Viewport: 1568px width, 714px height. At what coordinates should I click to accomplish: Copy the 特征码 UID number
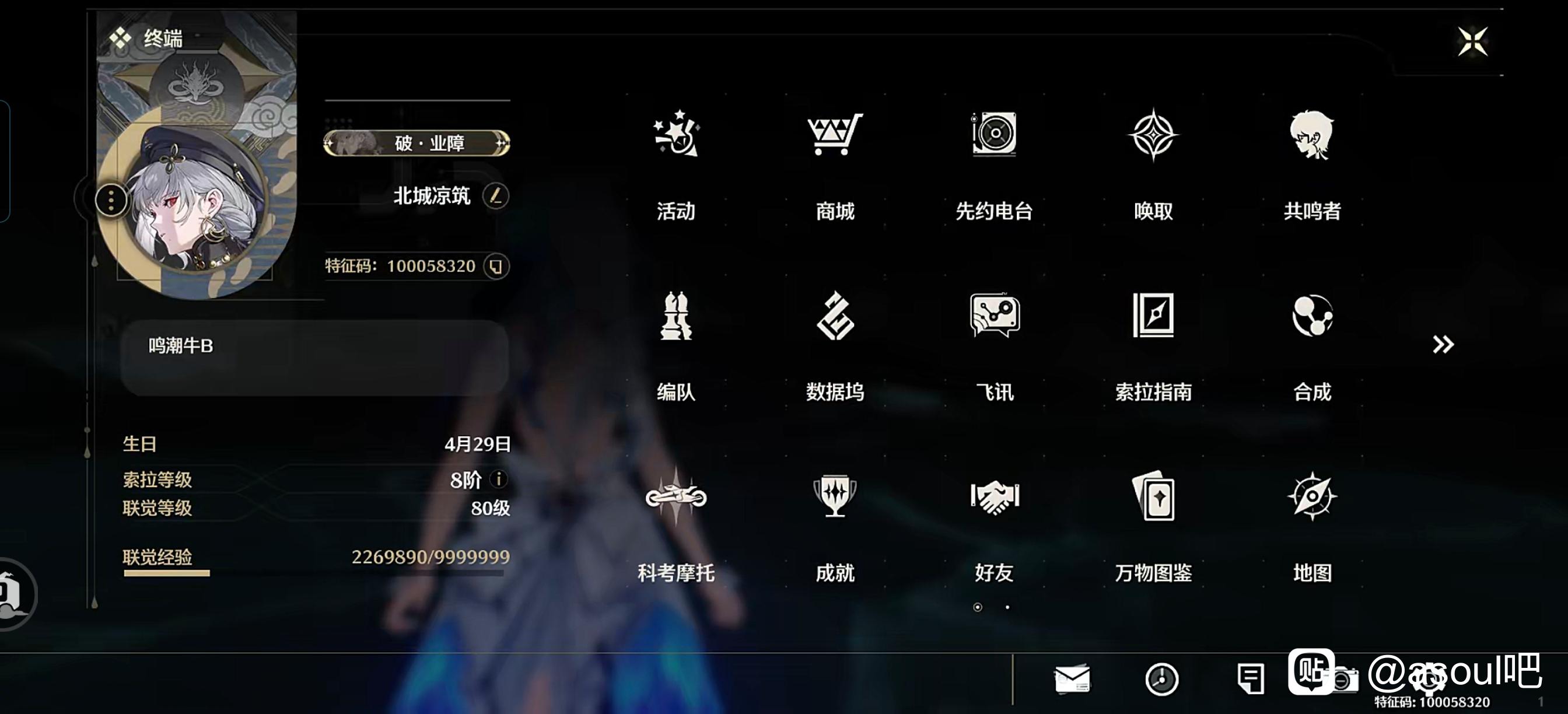495,267
